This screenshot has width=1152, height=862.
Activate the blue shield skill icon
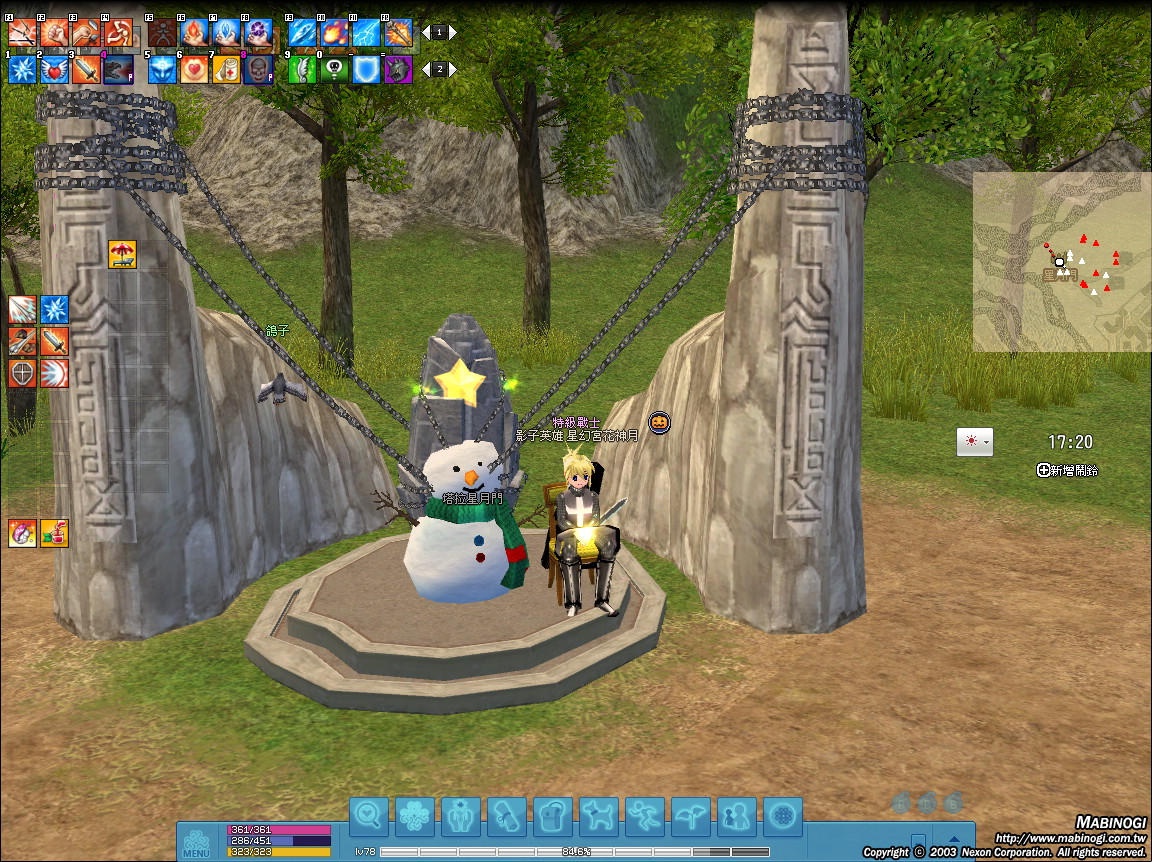click(x=366, y=69)
